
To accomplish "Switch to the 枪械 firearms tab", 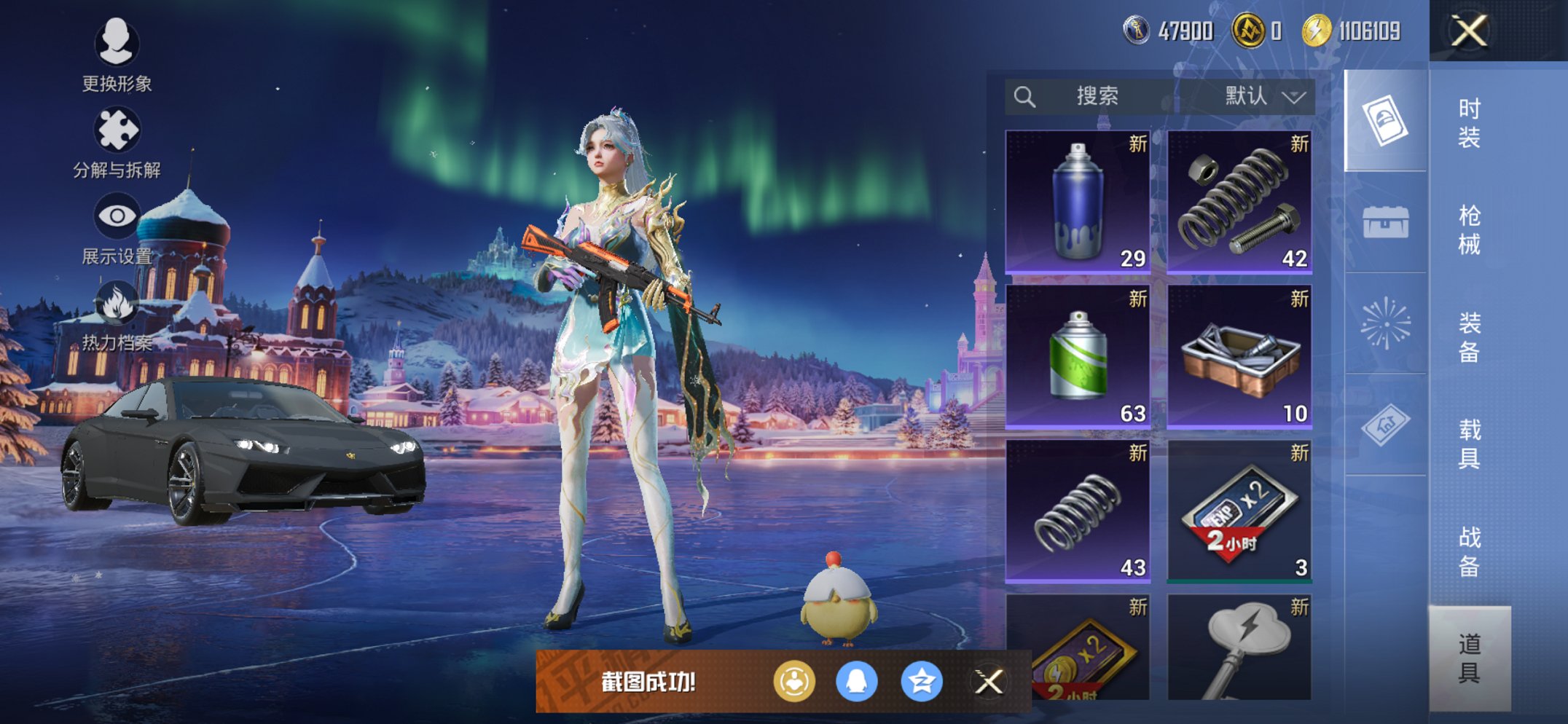I will coord(1469,230).
